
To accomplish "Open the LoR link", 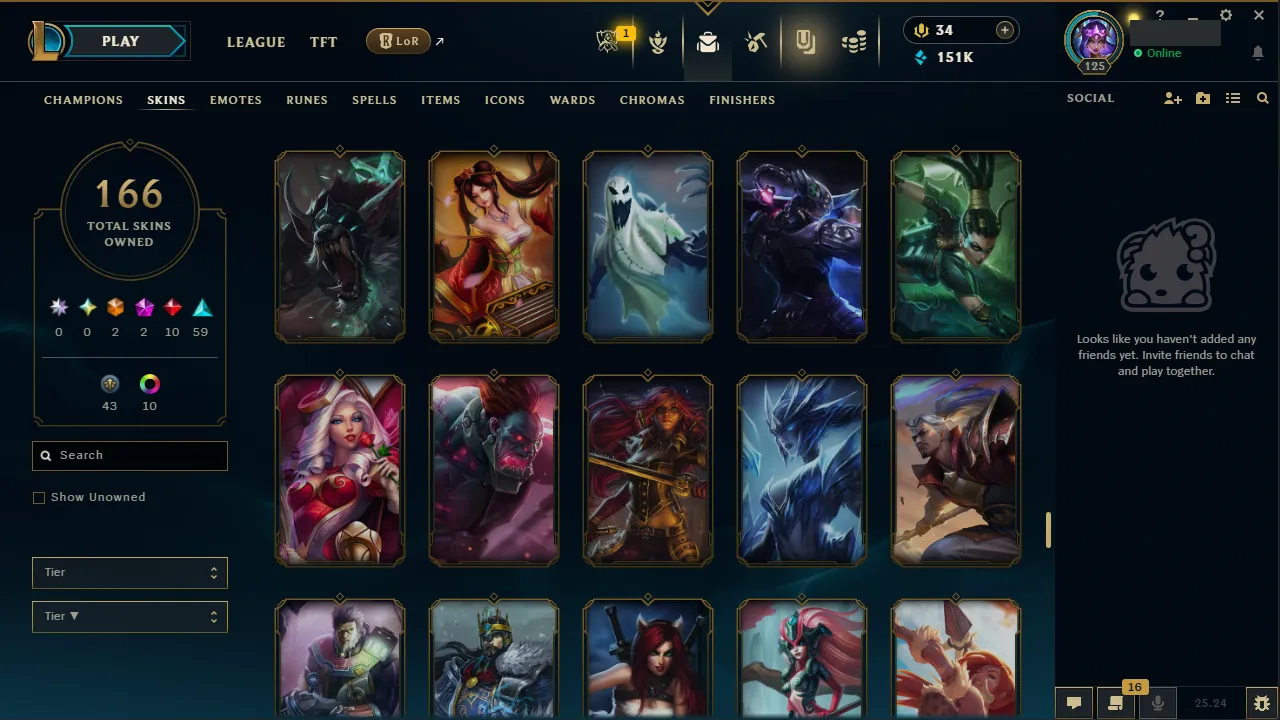I will coord(398,41).
